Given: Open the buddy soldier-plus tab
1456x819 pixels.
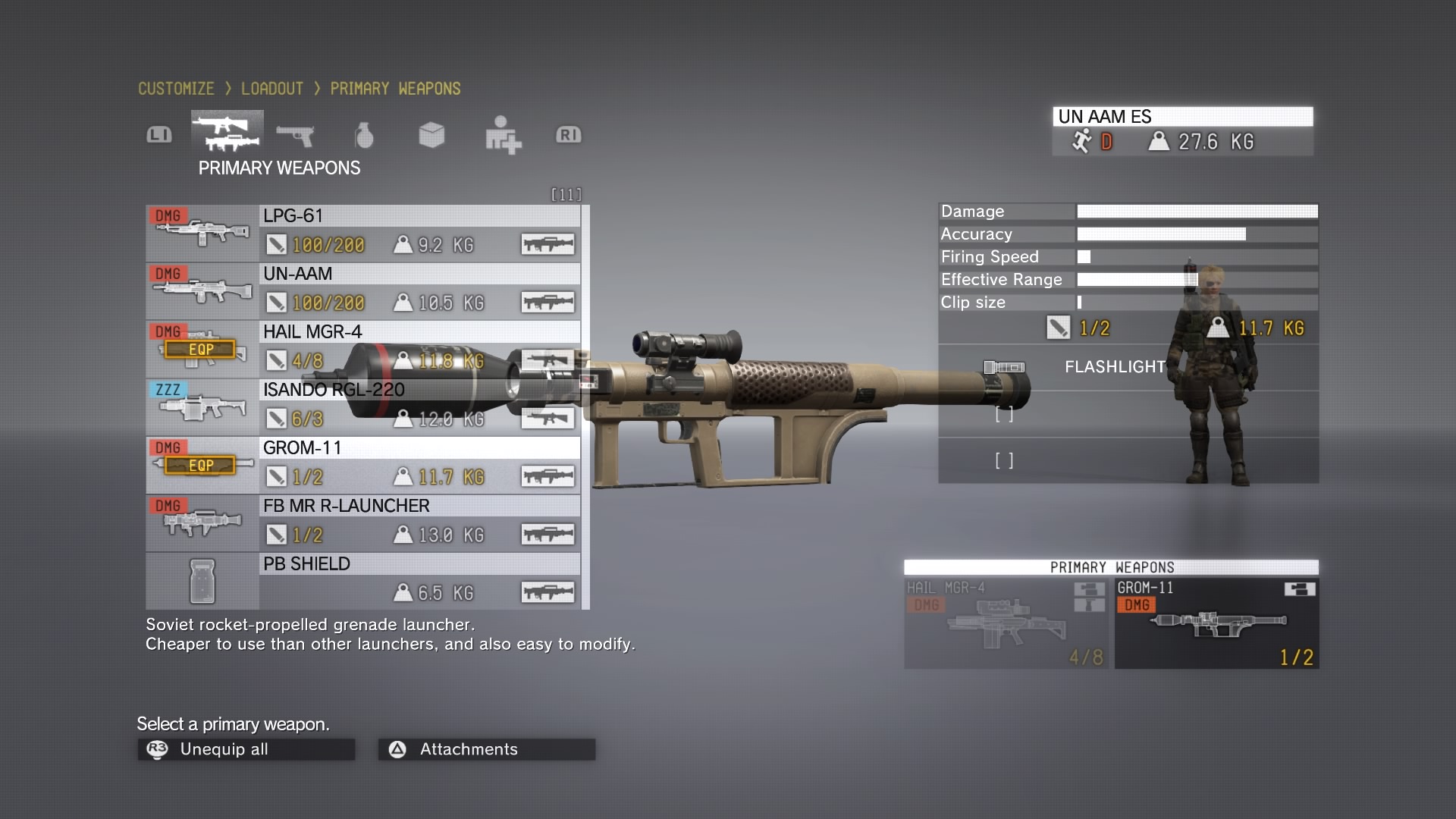Looking at the screenshot, I should click(x=502, y=135).
